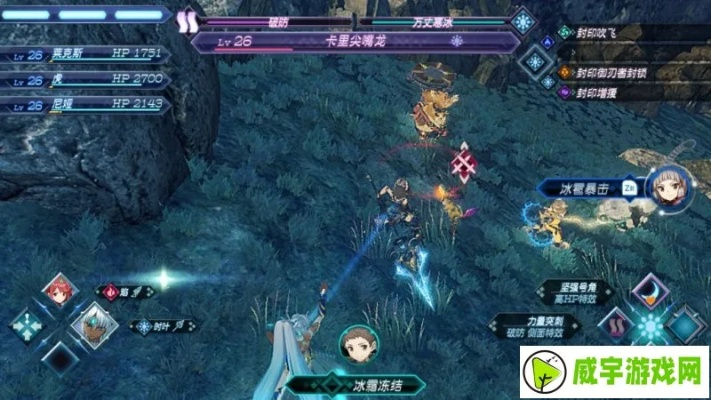Select the 卡里尖嘴龙 enemy target bar
711x400 pixels.
tap(355, 41)
